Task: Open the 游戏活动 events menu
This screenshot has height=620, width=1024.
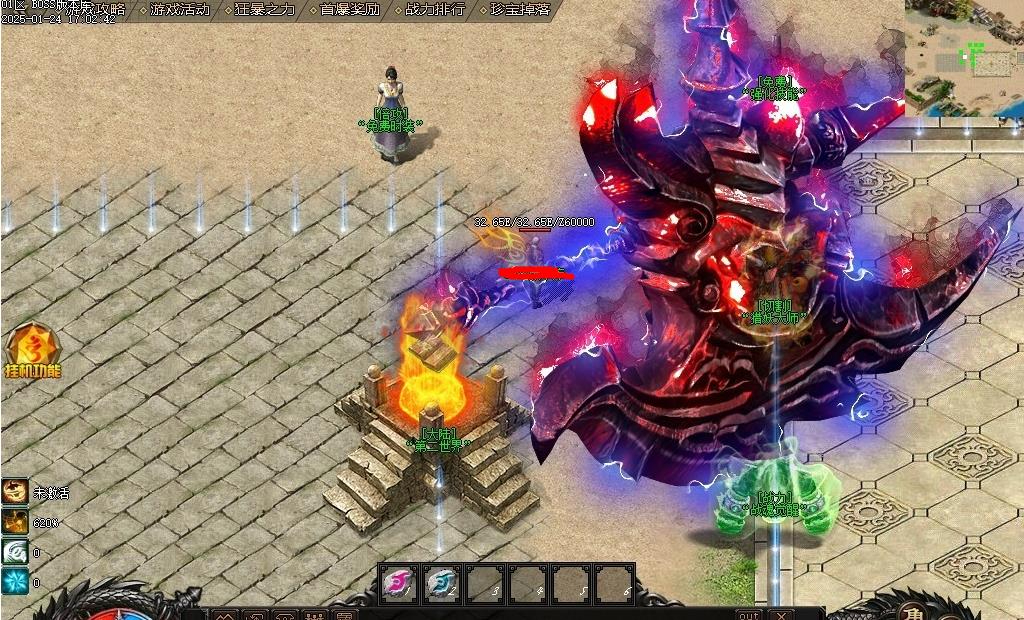Action: point(181,10)
